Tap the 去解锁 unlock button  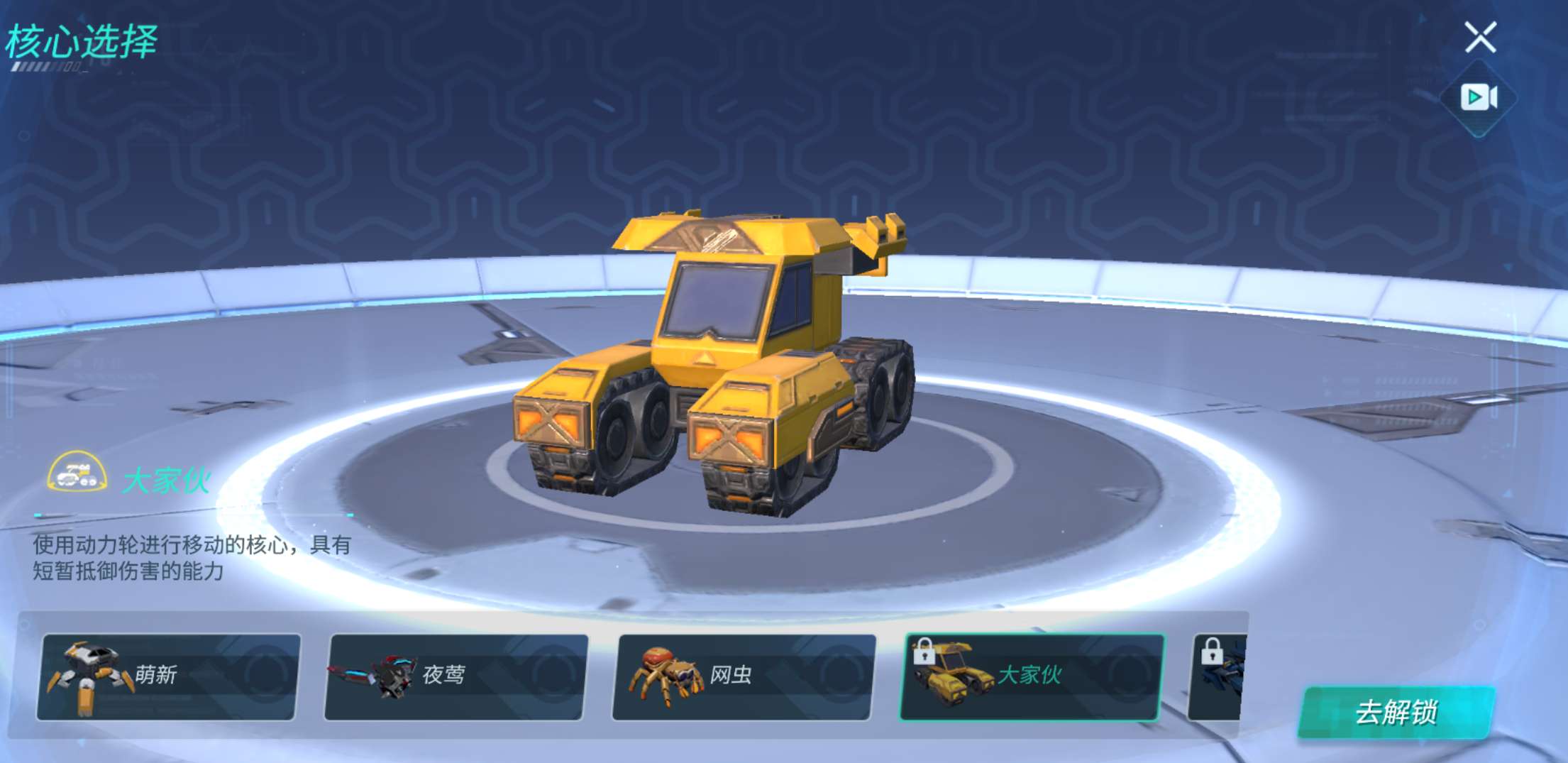click(x=1396, y=712)
